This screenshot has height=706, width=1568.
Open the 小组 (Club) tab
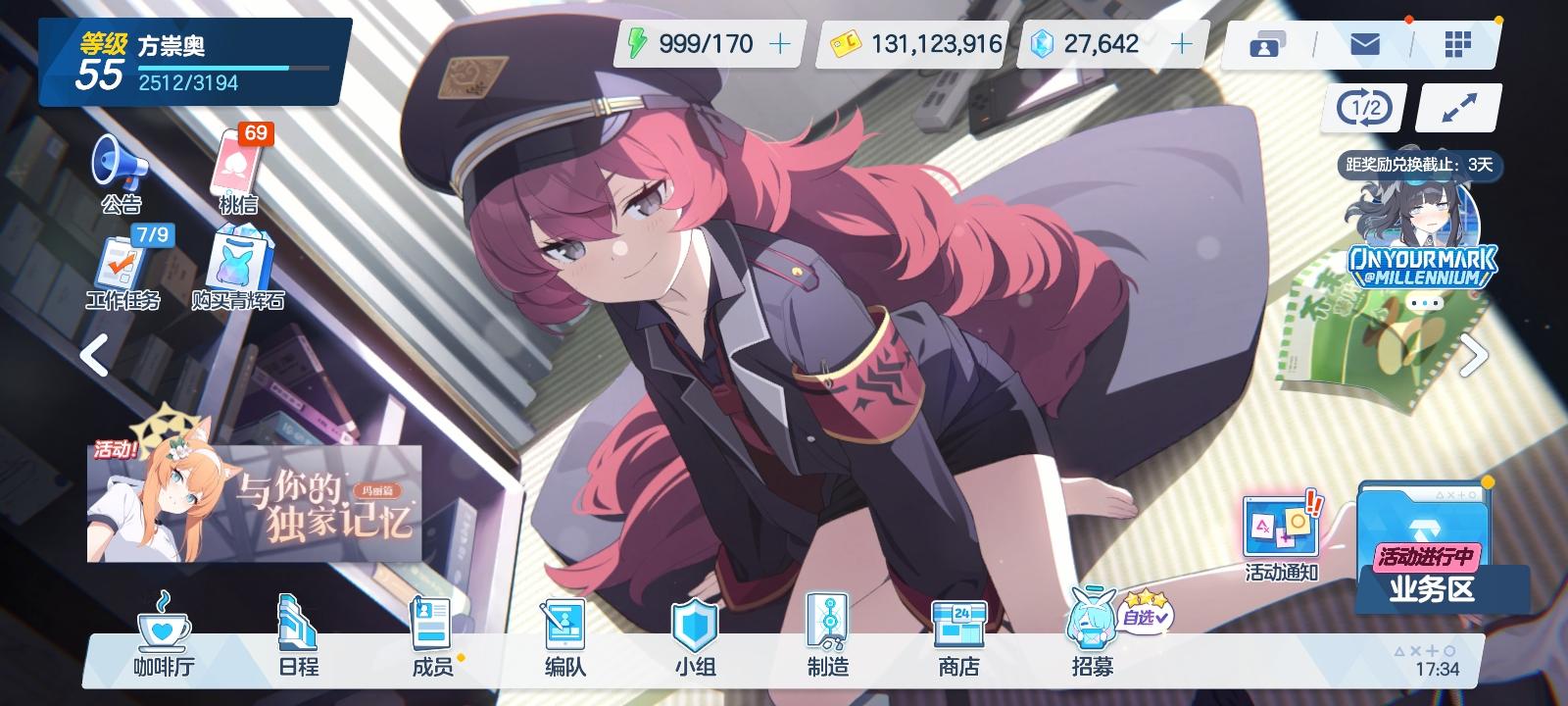694,637
